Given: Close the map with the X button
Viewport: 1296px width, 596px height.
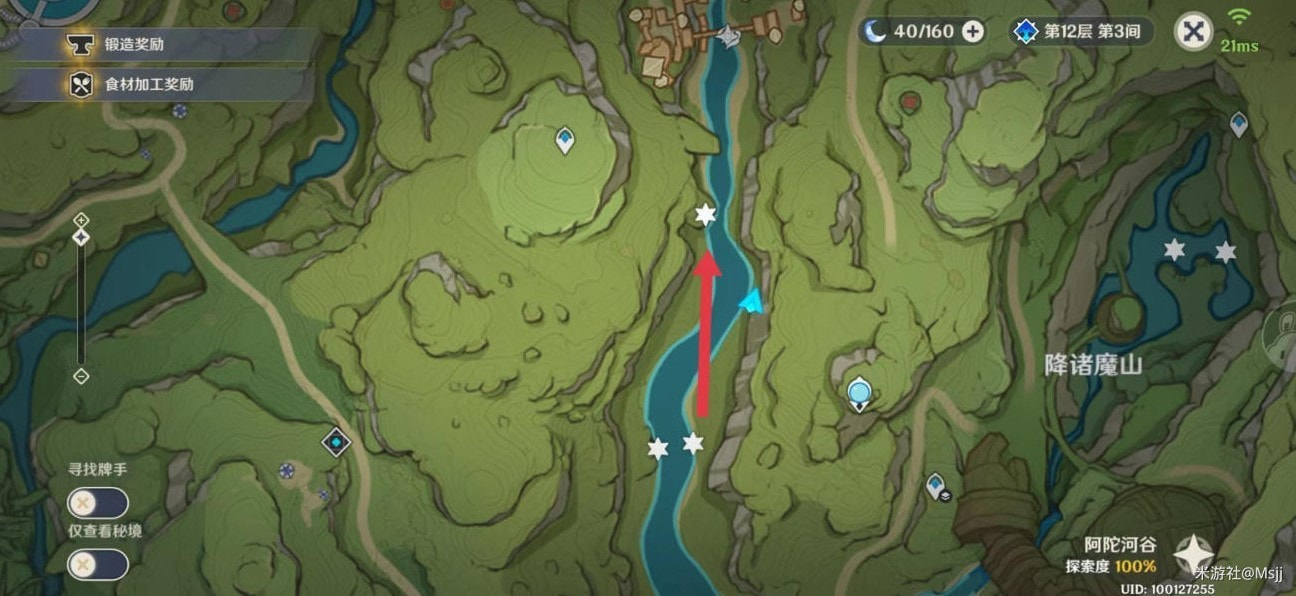Looking at the screenshot, I should 1192,31.
